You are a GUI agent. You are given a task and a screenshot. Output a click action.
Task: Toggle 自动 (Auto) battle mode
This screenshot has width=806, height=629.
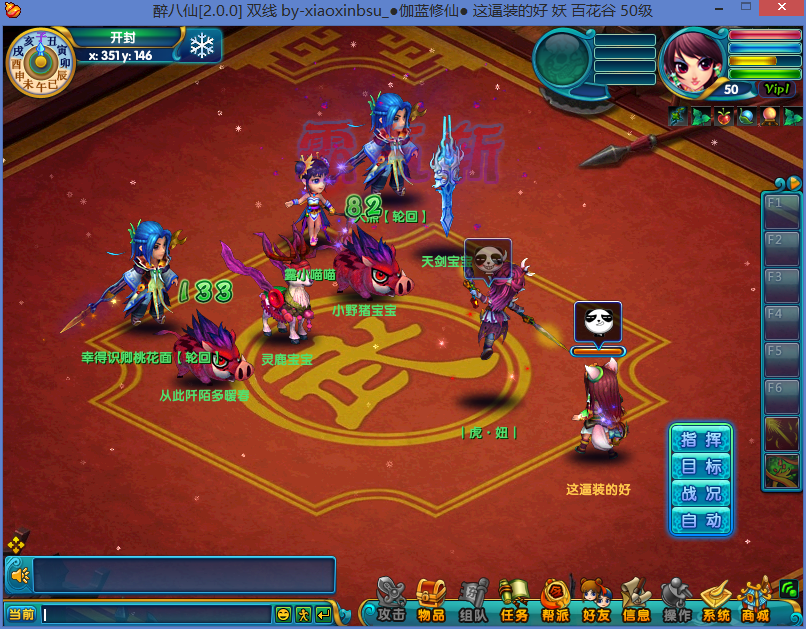[x=701, y=521]
